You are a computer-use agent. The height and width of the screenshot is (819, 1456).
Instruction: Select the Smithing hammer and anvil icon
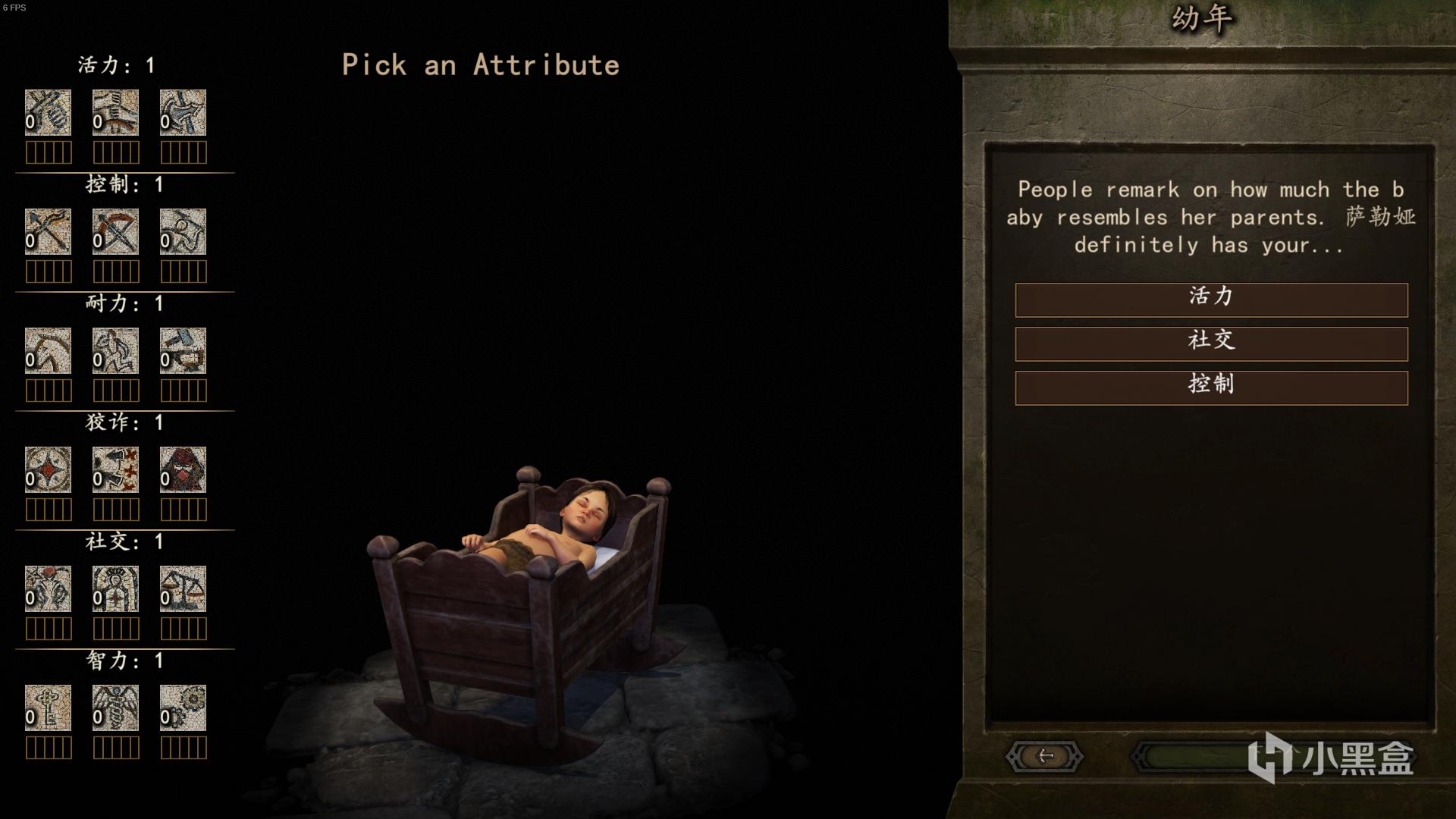(x=183, y=350)
